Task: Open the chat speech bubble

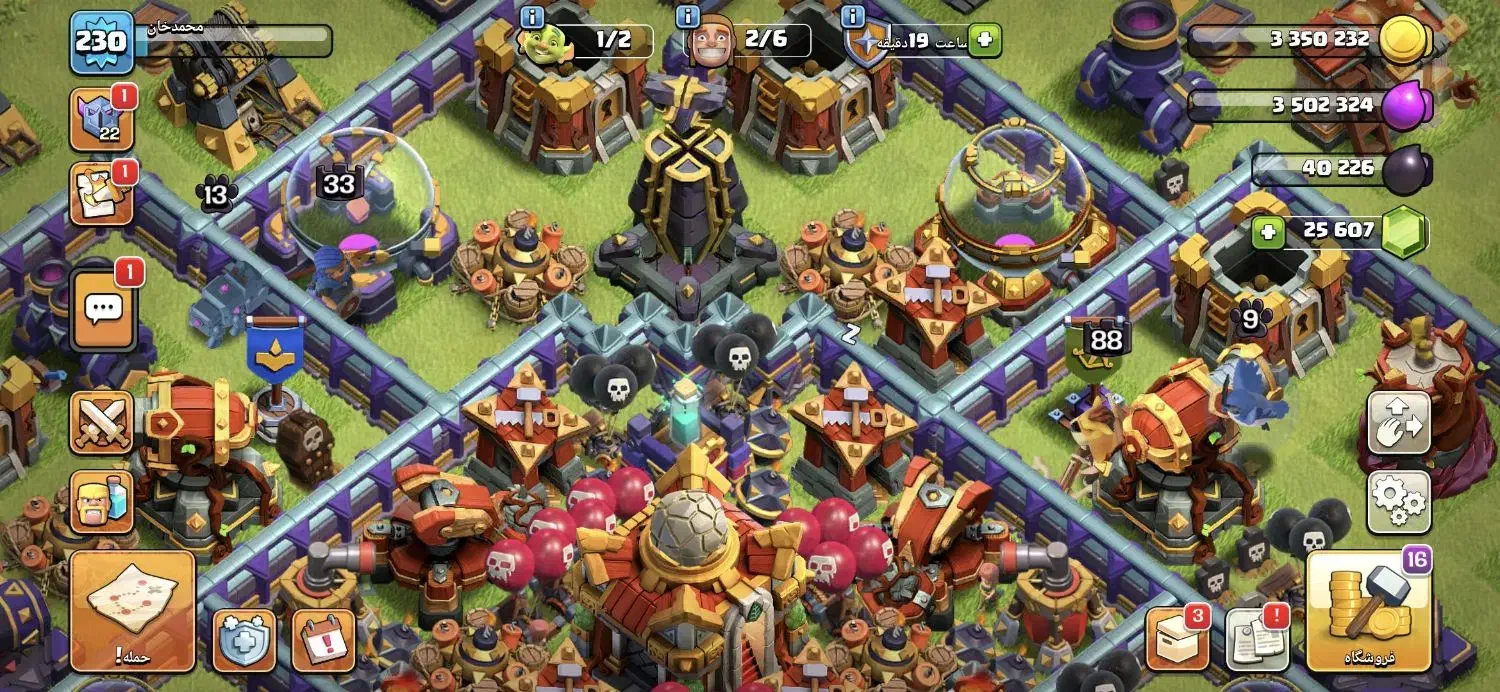Action: tap(103, 310)
